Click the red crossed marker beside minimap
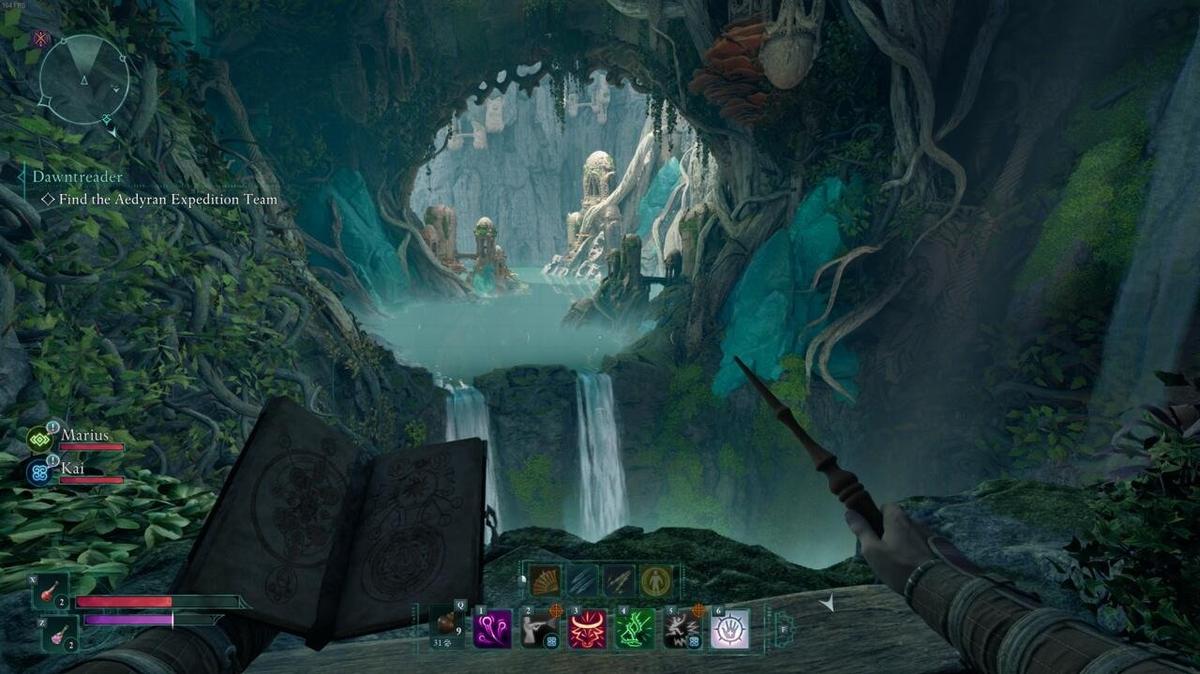1200x674 pixels. 41,39
